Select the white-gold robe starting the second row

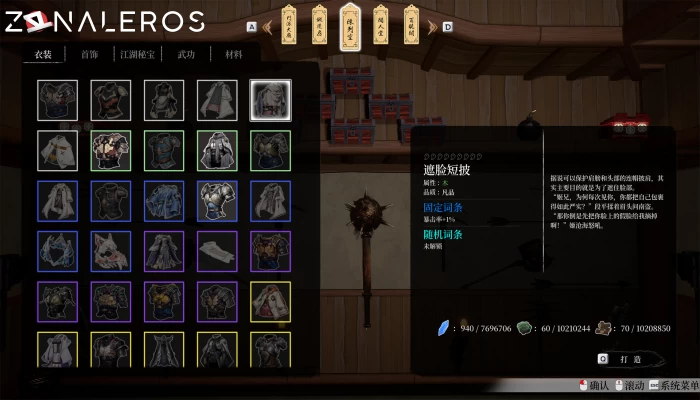[57, 150]
